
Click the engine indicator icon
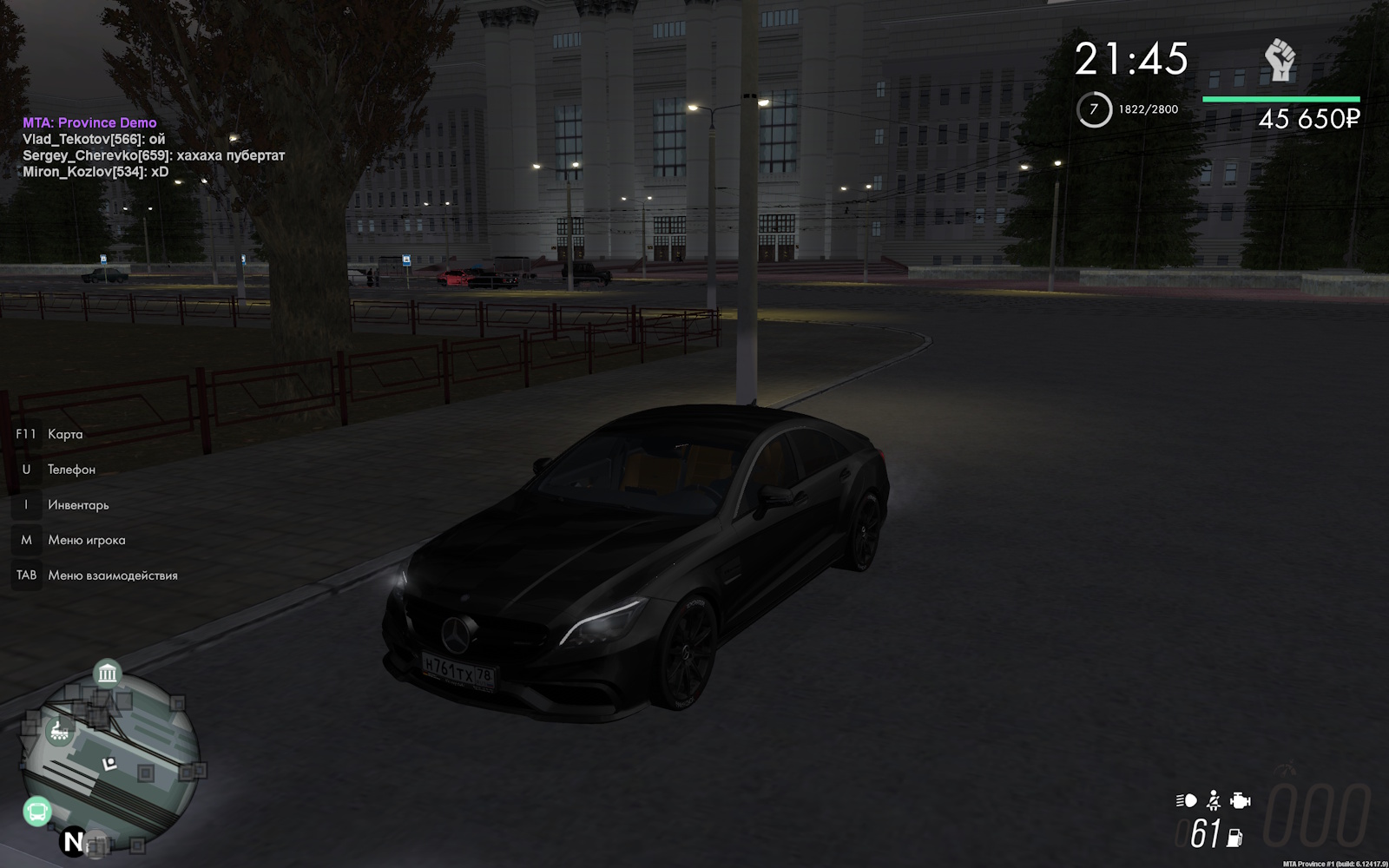point(1241,800)
